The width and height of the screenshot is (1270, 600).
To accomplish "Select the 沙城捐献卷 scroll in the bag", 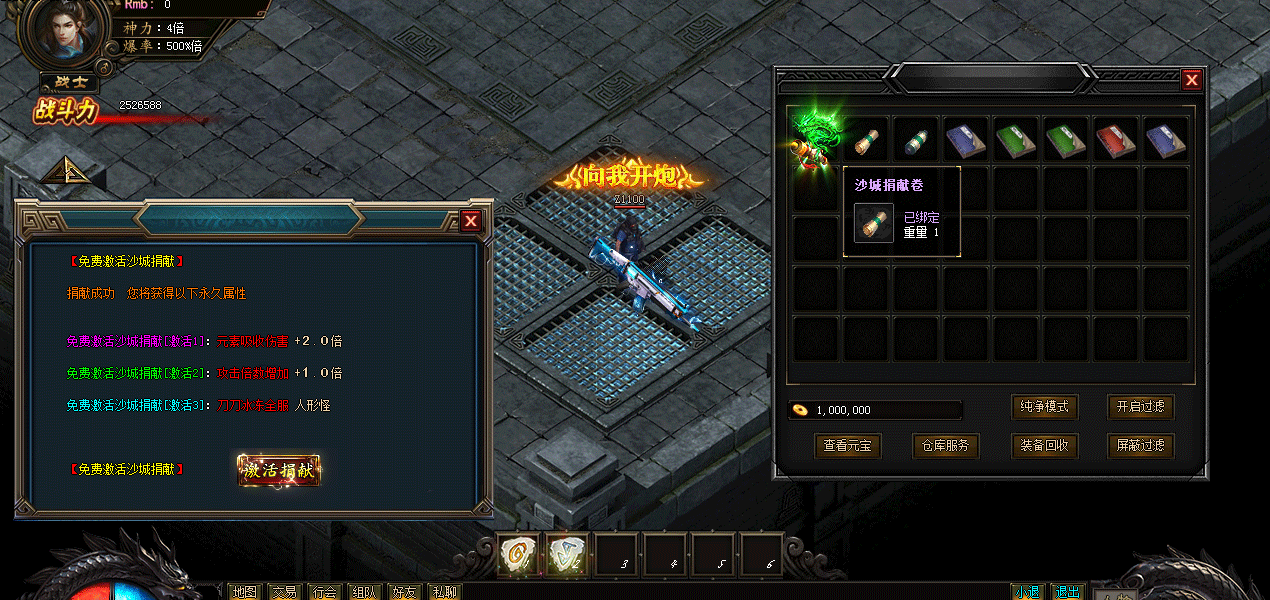I will pyautogui.click(x=867, y=140).
